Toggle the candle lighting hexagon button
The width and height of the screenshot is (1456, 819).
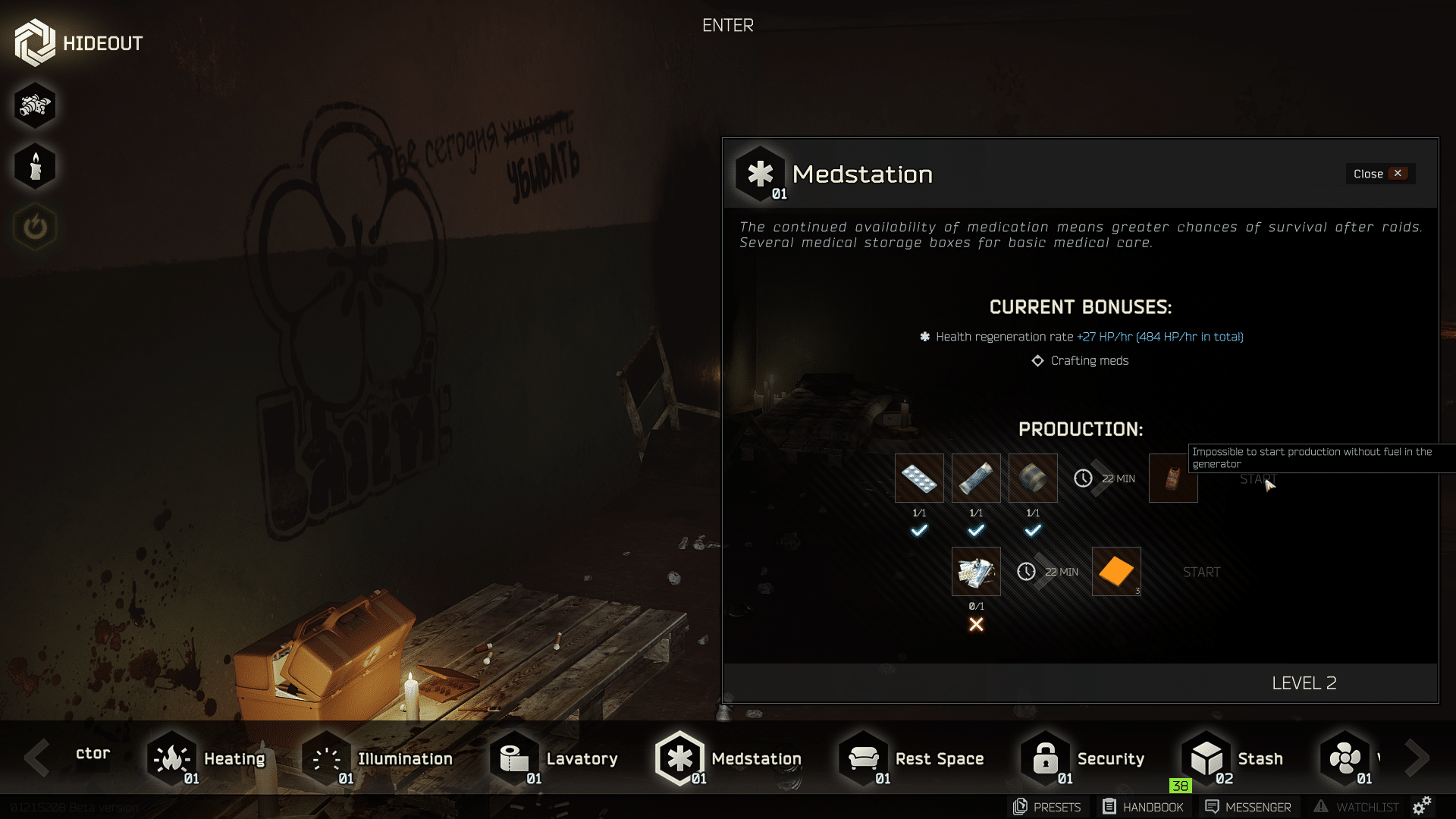pos(35,166)
